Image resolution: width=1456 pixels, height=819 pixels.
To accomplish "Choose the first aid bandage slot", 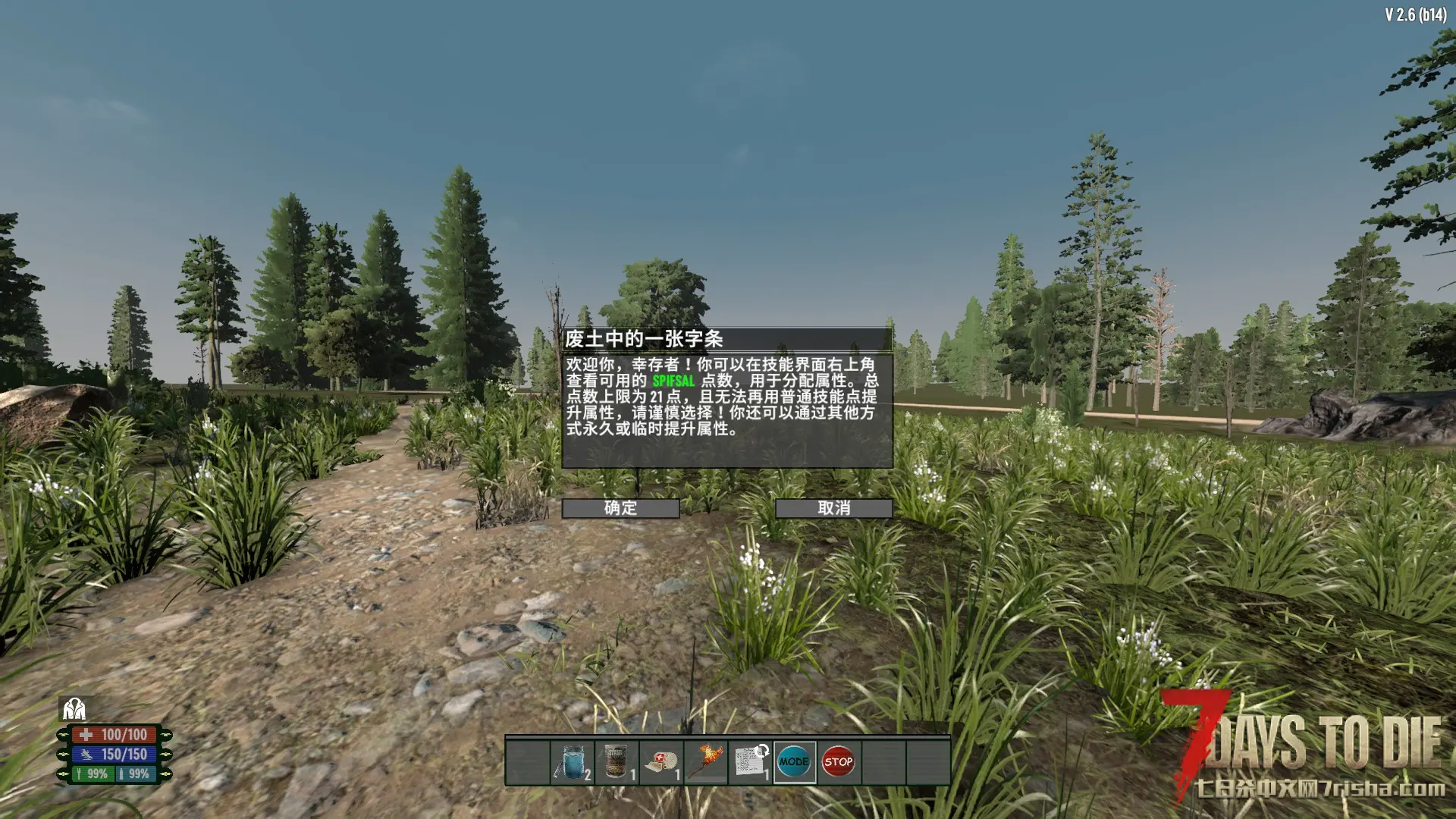I will [x=661, y=762].
